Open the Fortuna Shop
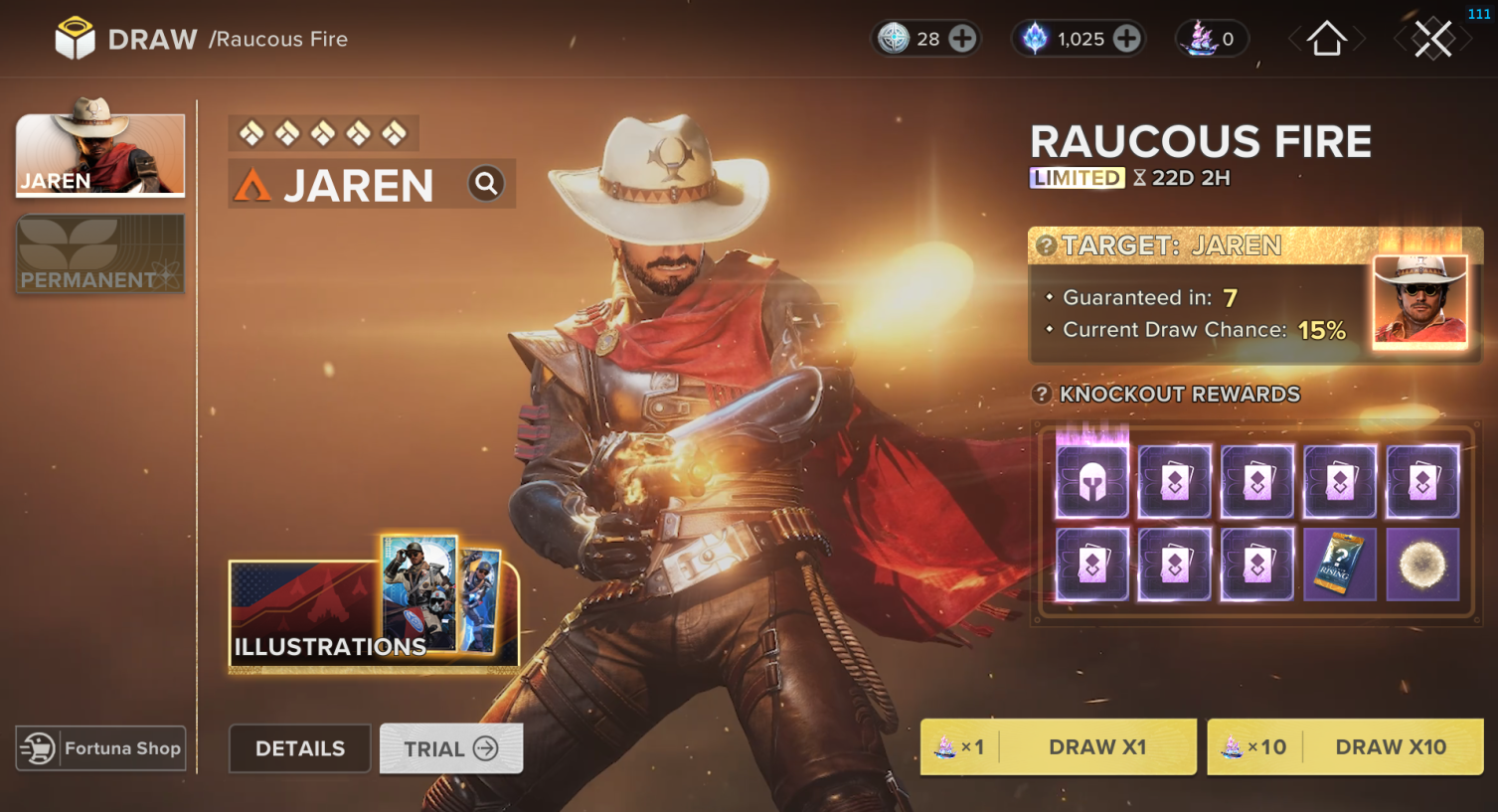 point(101,748)
